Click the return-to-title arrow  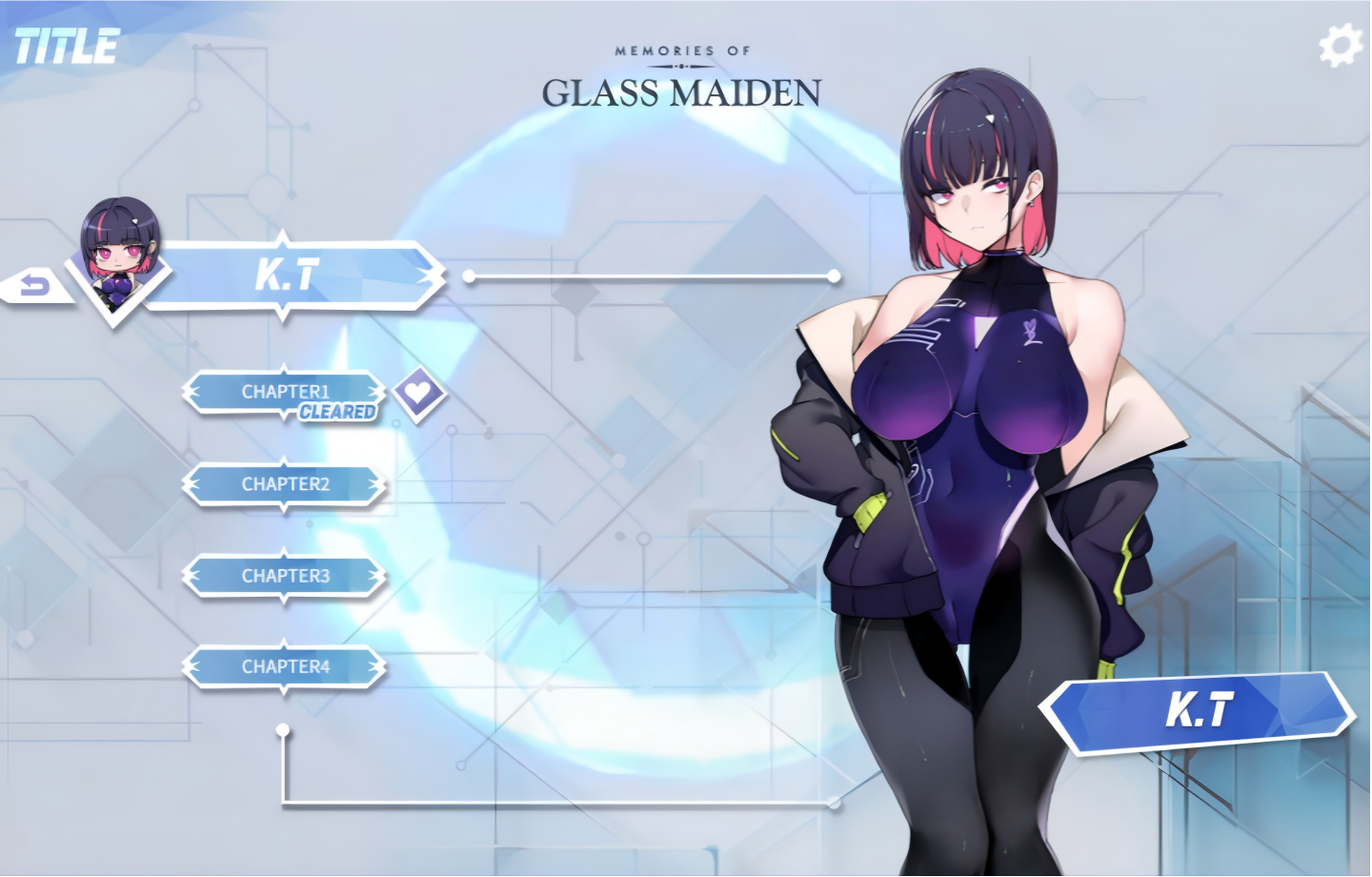point(34,284)
